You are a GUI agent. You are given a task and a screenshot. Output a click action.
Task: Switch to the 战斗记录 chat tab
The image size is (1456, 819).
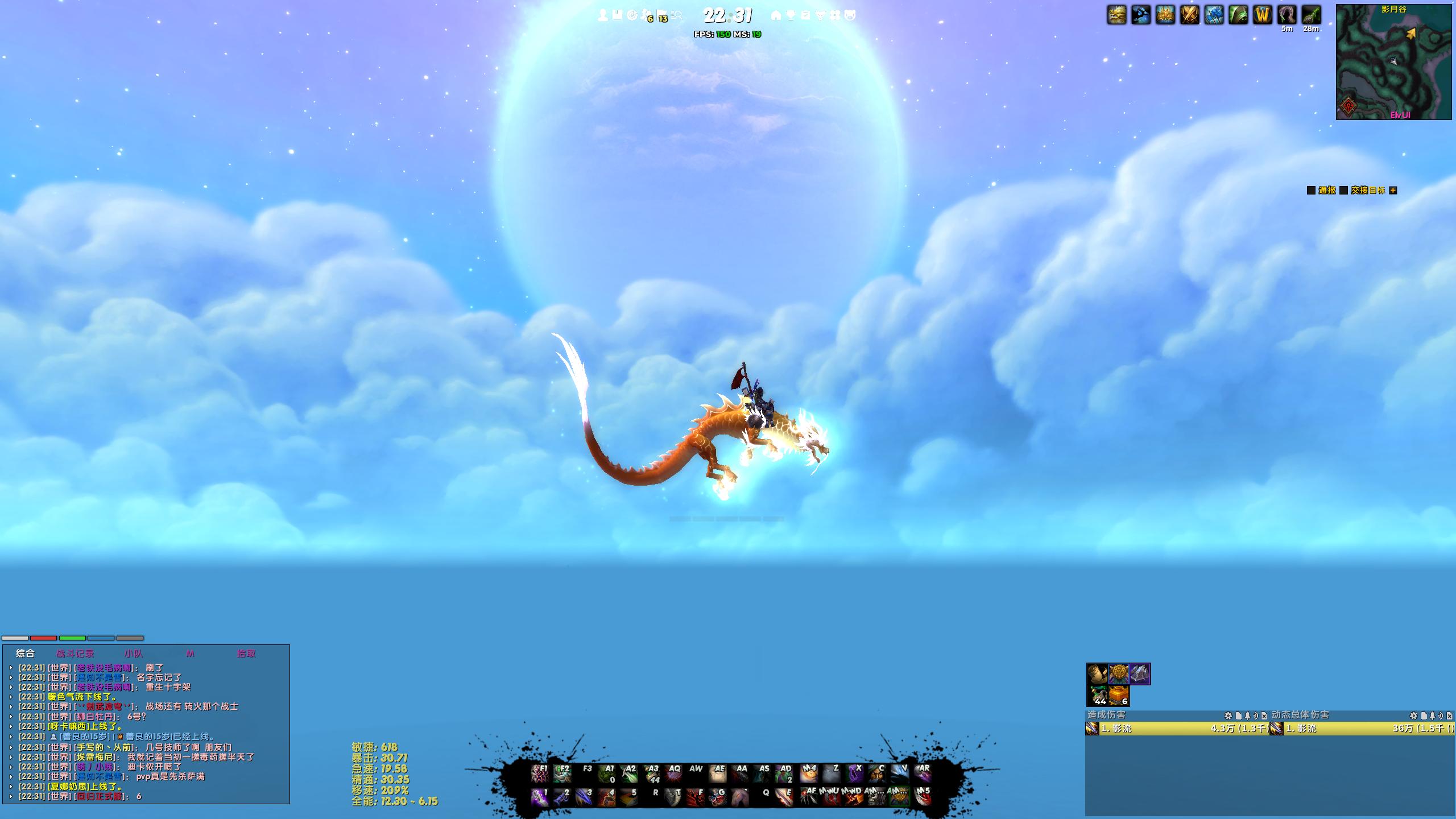click(x=75, y=653)
